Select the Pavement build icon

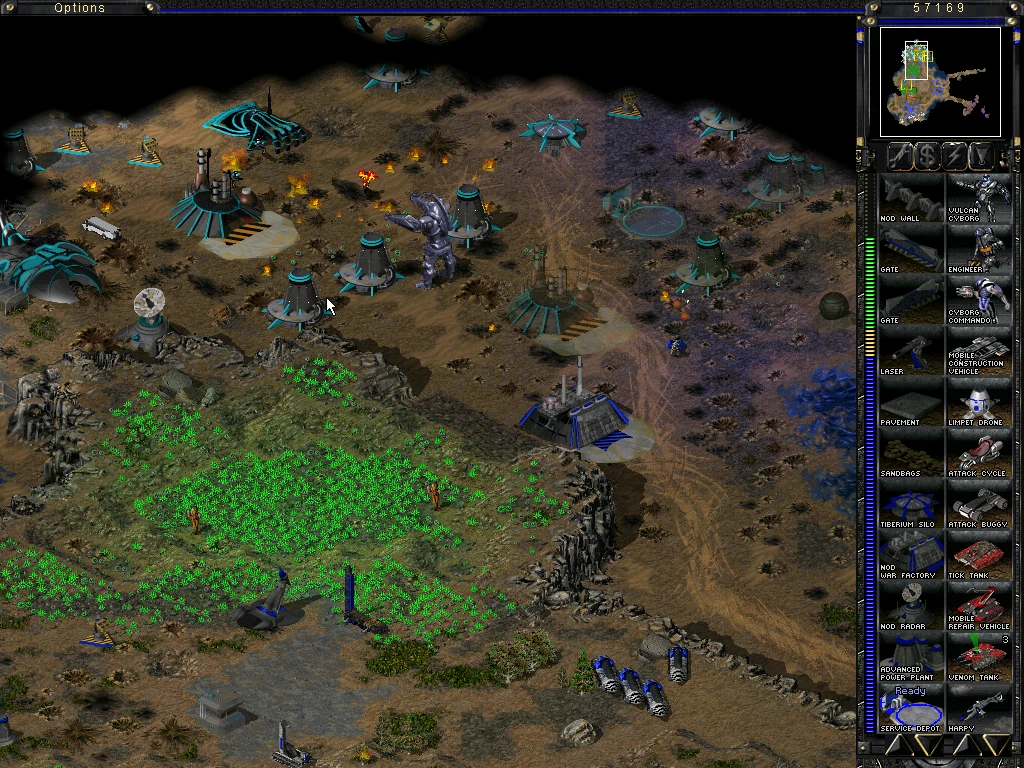coord(910,402)
